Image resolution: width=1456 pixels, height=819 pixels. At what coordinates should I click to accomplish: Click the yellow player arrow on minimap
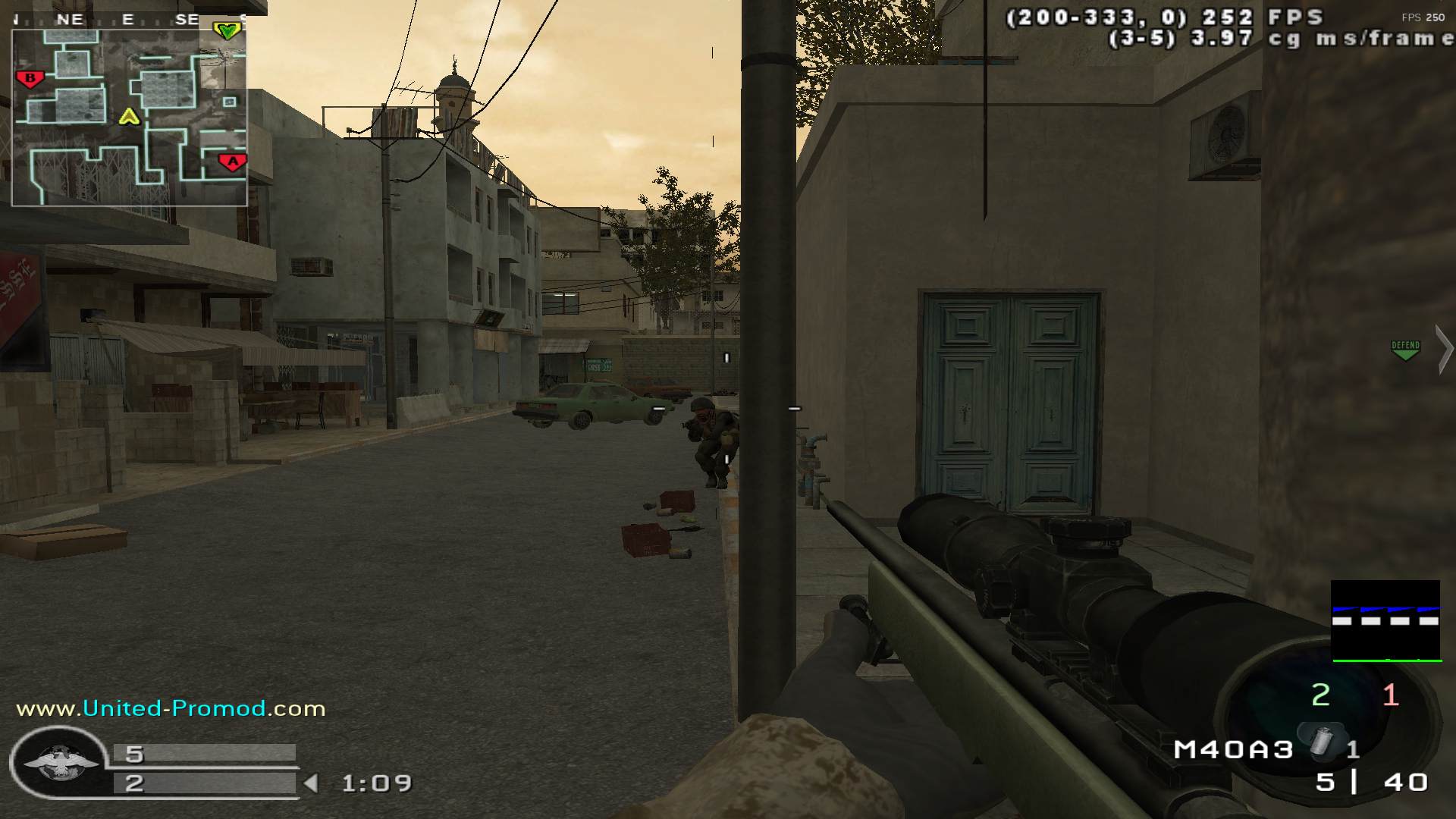130,117
